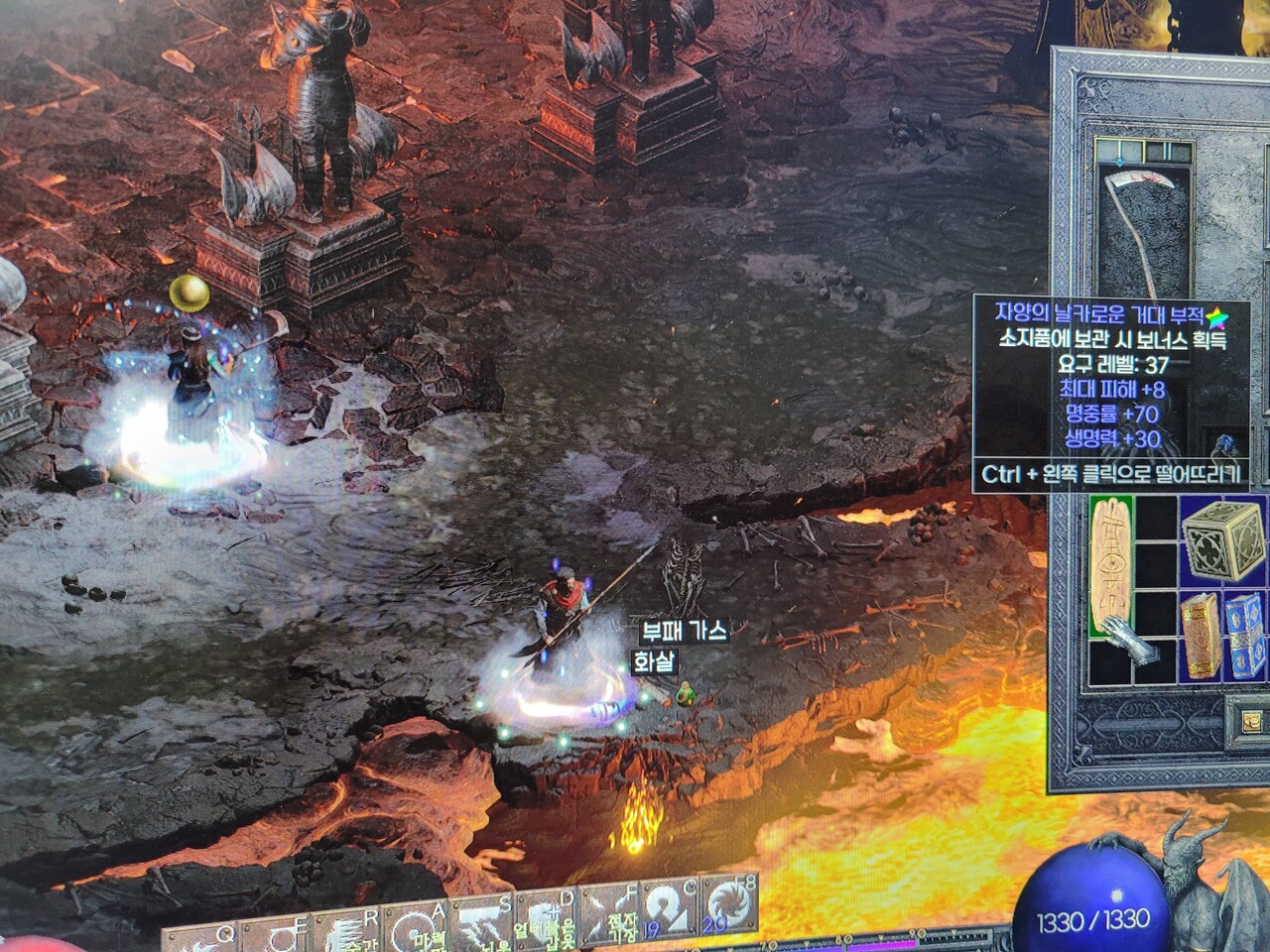Select the equipped scythe weapon slot
1270x952 pixels.
point(1139,226)
